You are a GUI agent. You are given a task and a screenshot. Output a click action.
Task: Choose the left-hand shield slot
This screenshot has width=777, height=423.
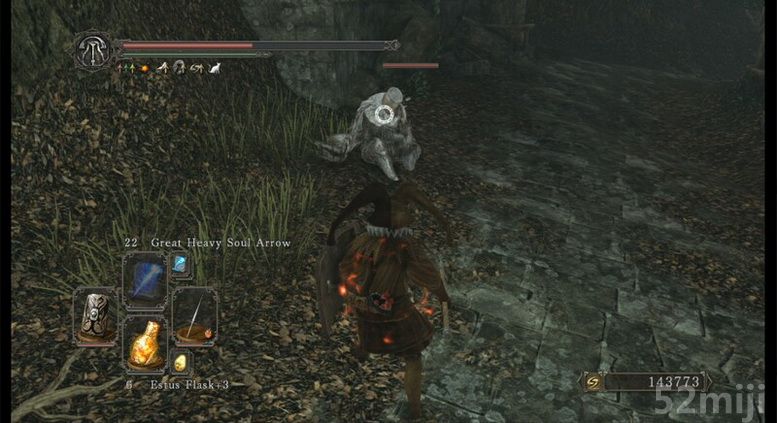coord(96,314)
